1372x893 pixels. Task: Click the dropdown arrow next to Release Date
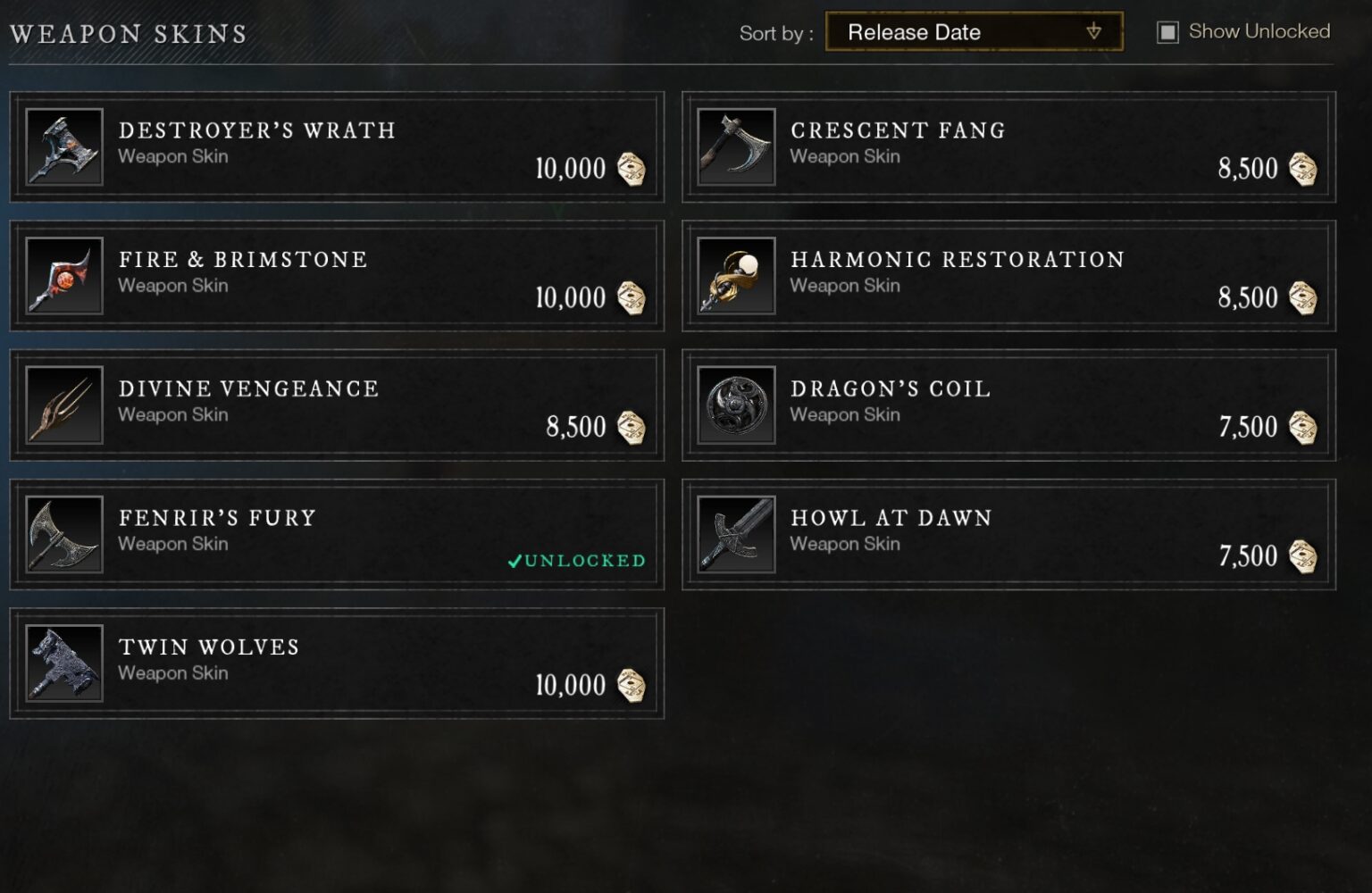click(1094, 32)
